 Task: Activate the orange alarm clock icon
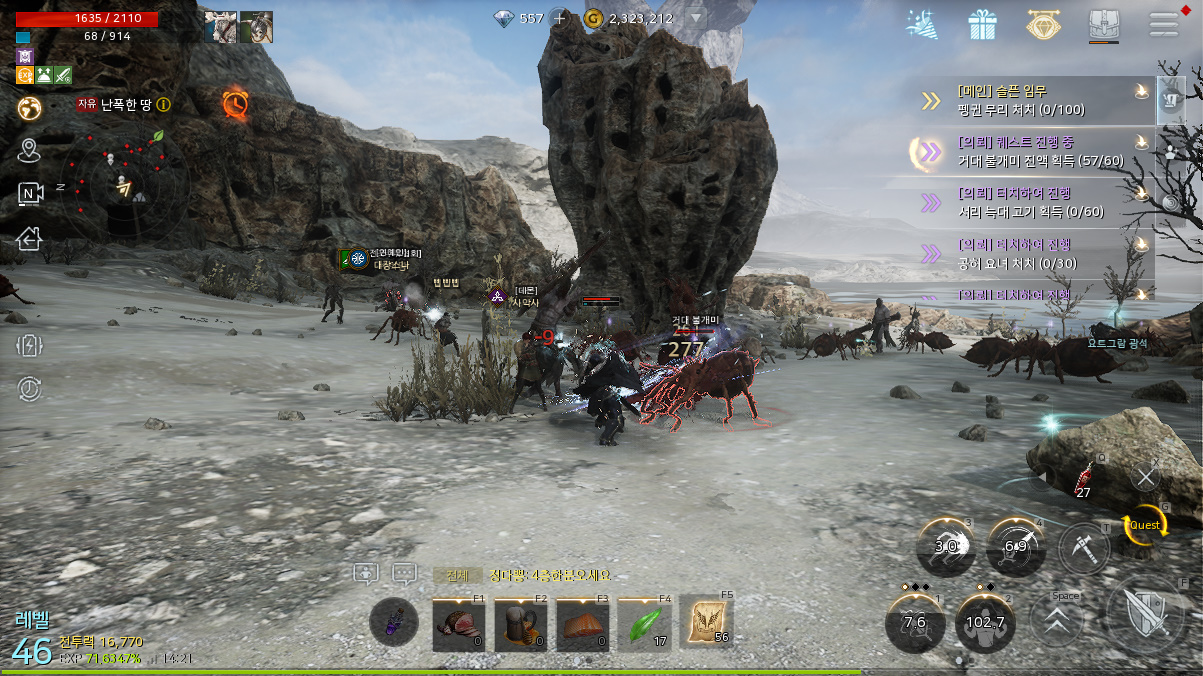click(x=235, y=103)
